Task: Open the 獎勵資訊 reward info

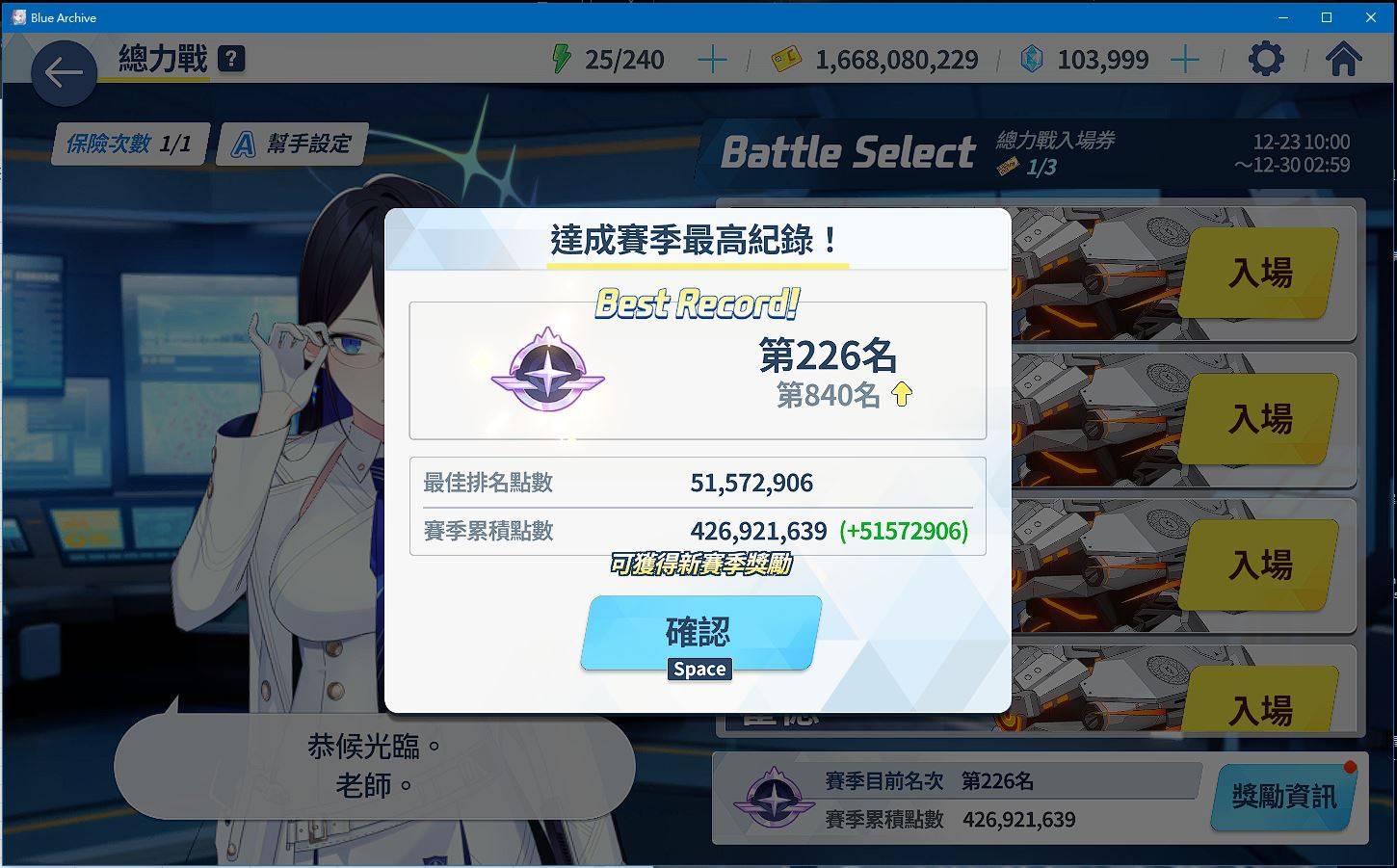Action: pos(1283,797)
